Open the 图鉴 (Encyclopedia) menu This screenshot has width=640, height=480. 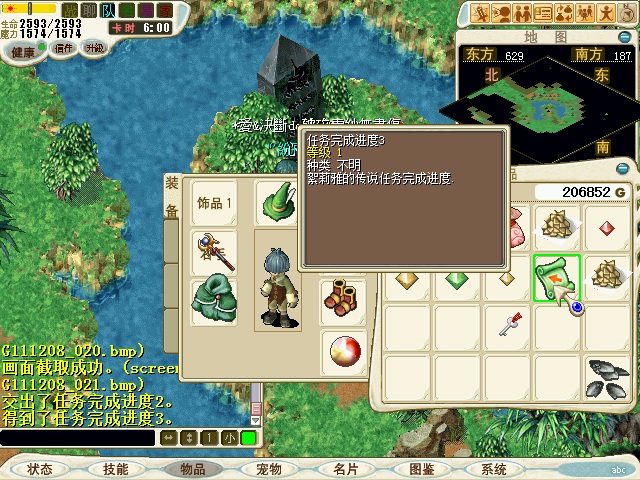pos(422,468)
